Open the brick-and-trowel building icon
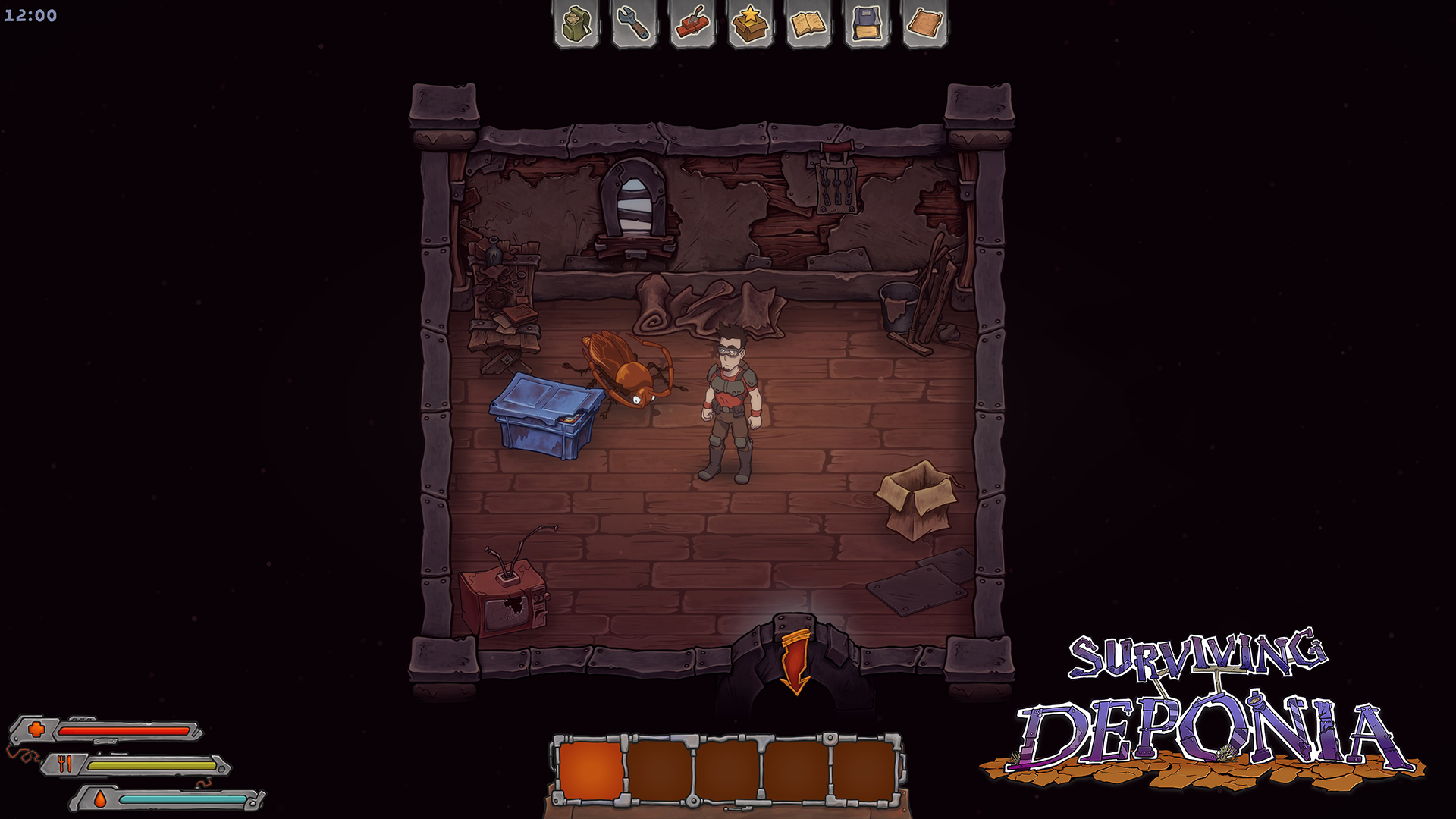The width and height of the screenshot is (1456, 819). [692, 24]
